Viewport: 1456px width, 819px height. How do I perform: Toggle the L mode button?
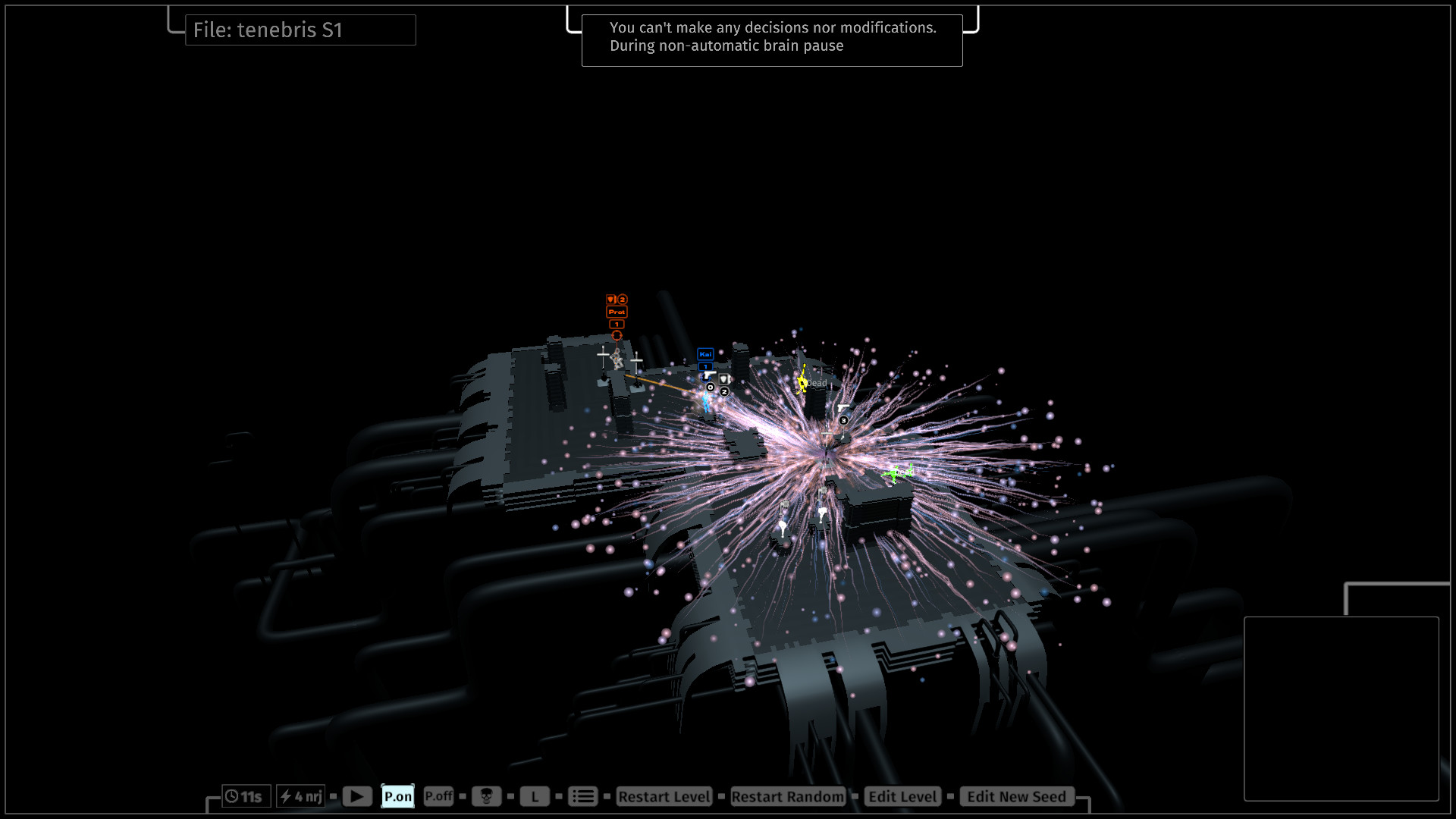click(535, 796)
